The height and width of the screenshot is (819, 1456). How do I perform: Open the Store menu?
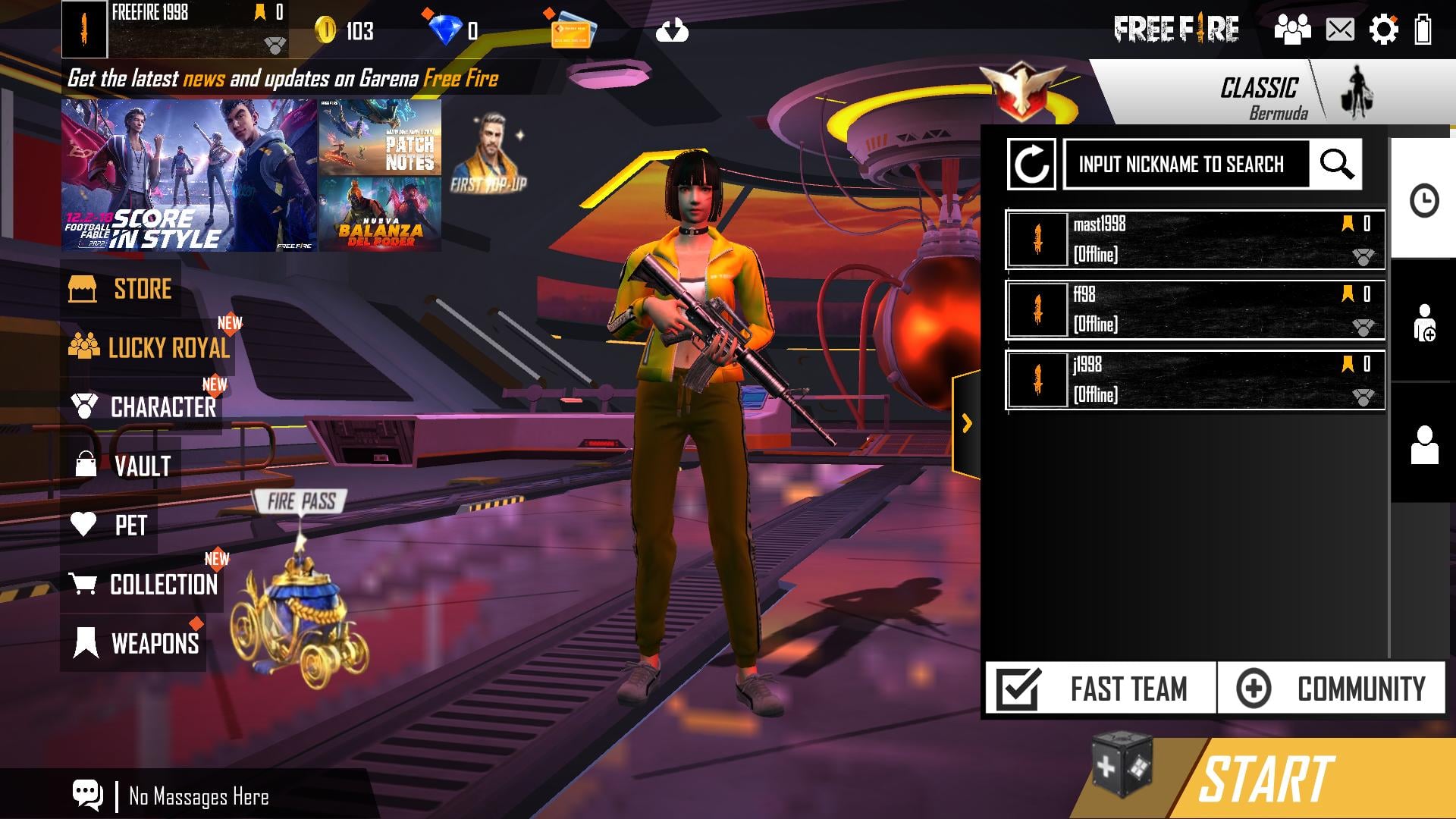(121, 289)
